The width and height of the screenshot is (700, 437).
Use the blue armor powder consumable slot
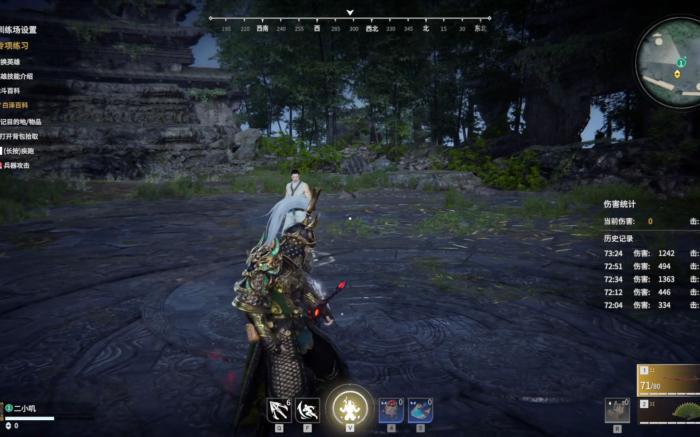click(420, 410)
